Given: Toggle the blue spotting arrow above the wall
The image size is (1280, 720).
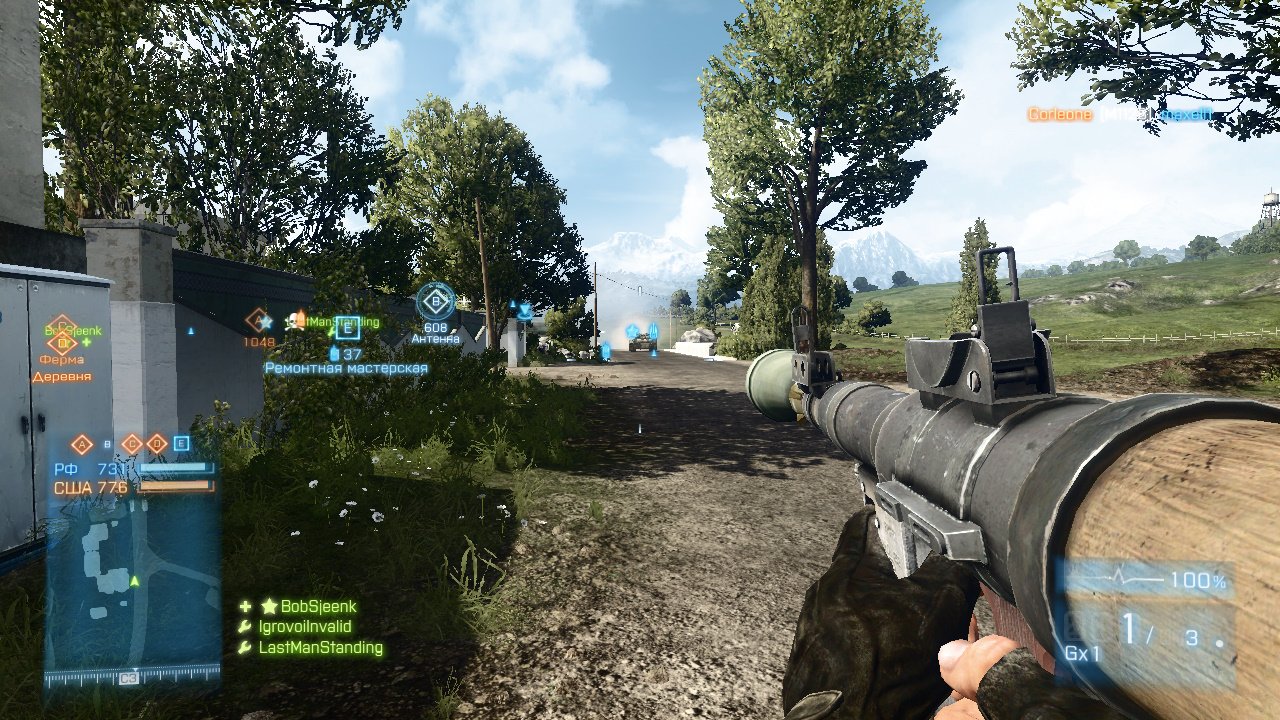Looking at the screenshot, I should (190, 330).
